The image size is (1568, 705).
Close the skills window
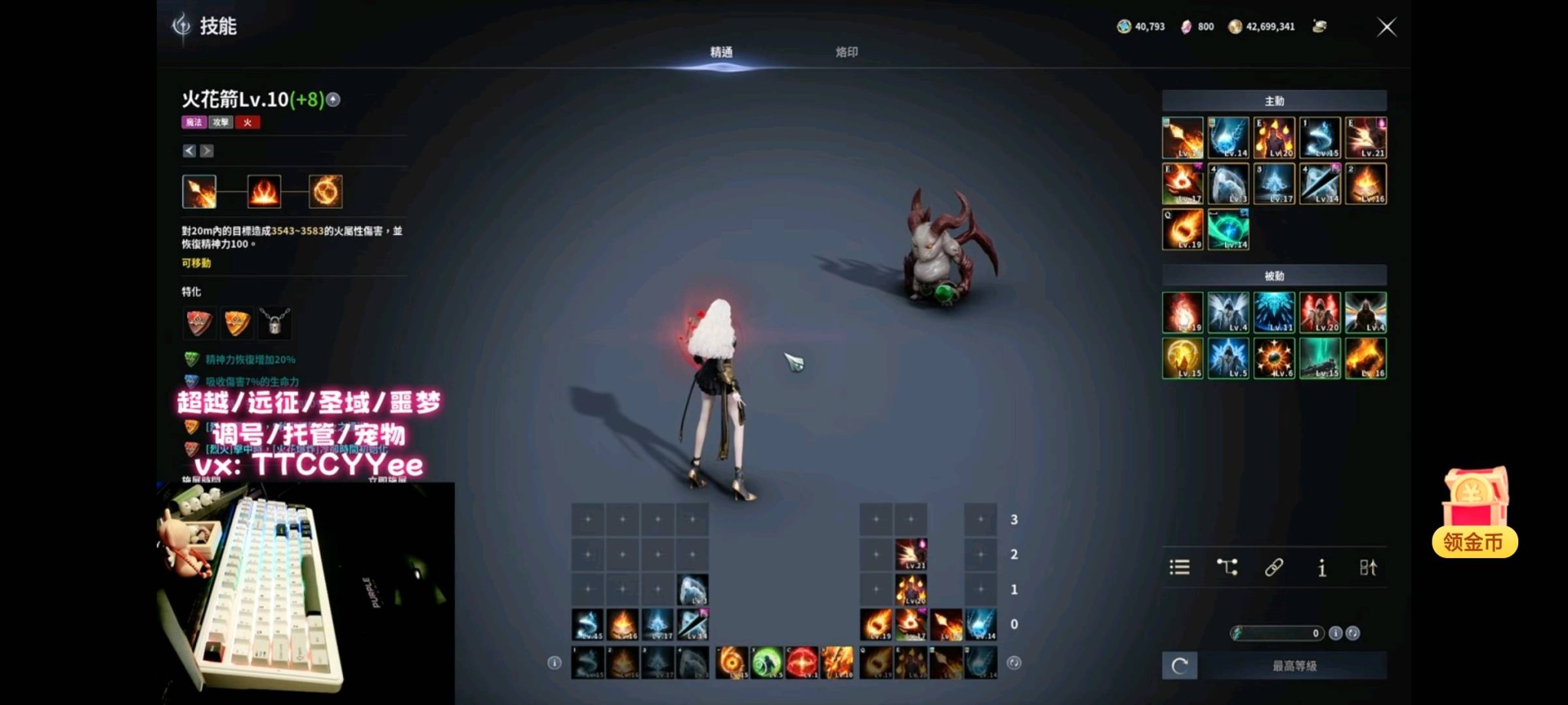pos(1387,28)
